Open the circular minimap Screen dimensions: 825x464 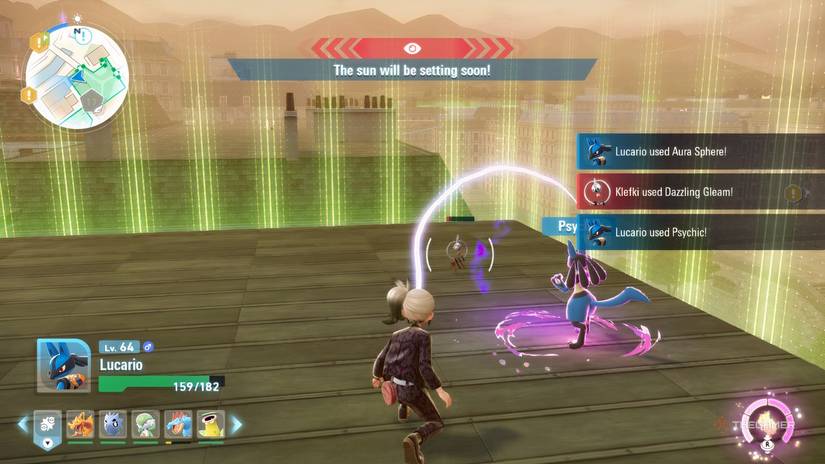point(75,74)
